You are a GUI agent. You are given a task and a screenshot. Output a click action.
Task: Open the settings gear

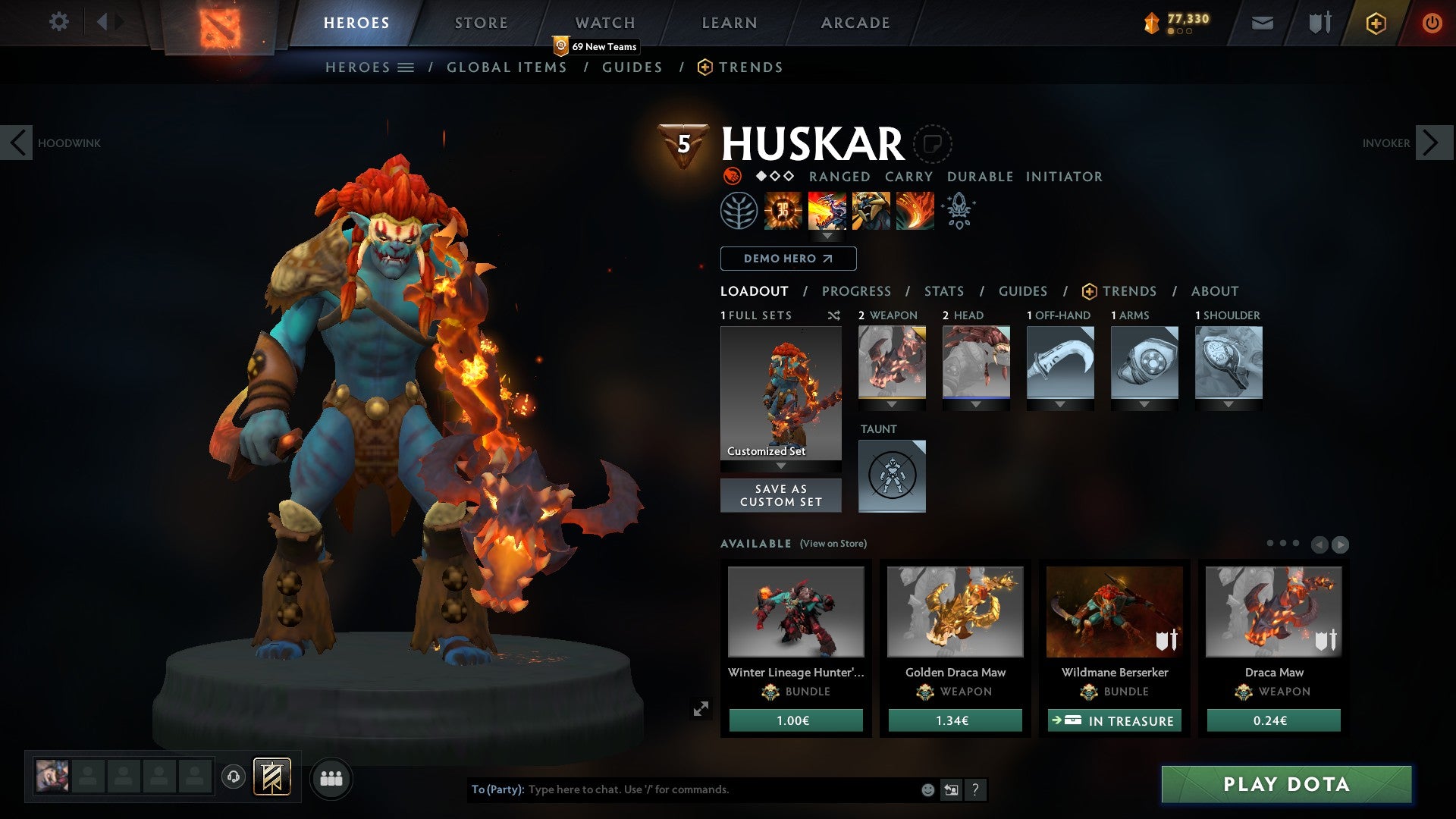58,21
